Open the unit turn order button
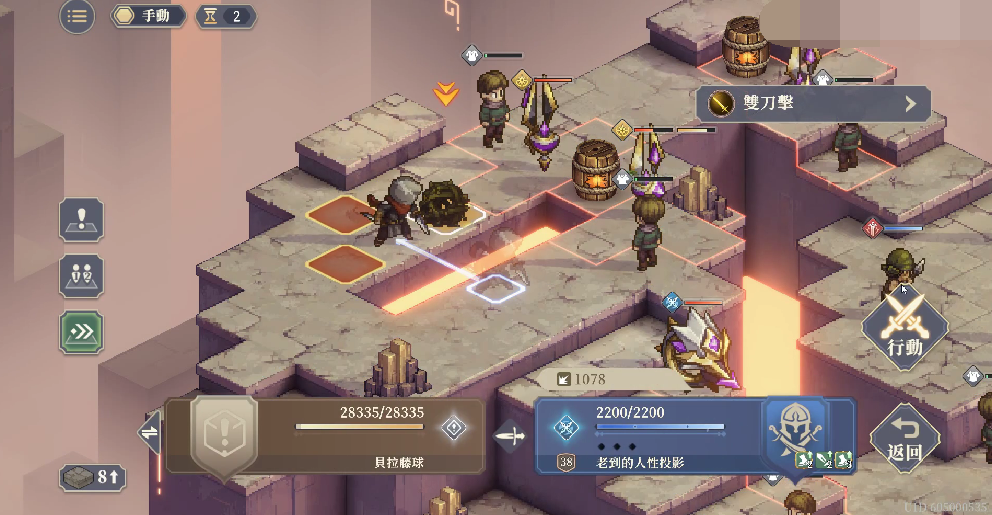 81,275
